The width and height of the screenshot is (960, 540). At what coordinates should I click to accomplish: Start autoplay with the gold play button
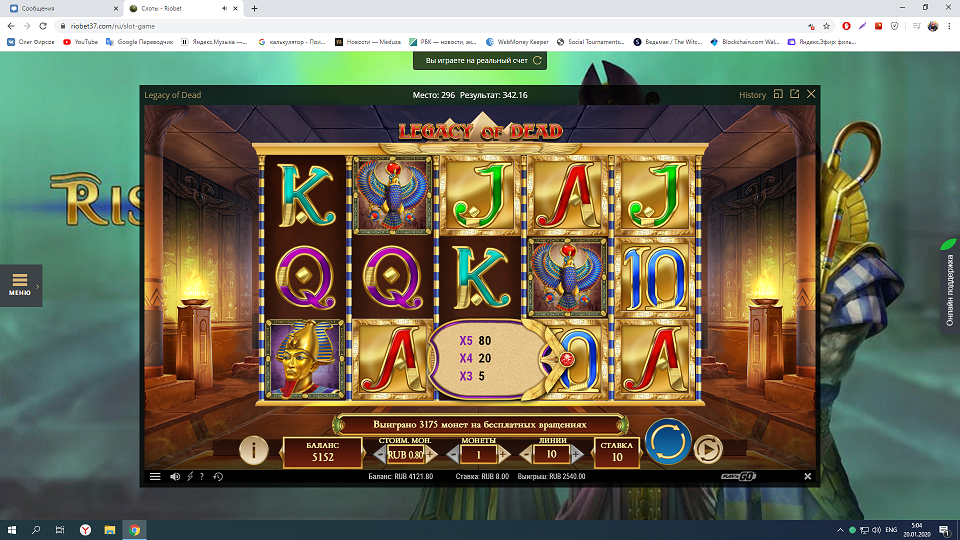tap(708, 449)
